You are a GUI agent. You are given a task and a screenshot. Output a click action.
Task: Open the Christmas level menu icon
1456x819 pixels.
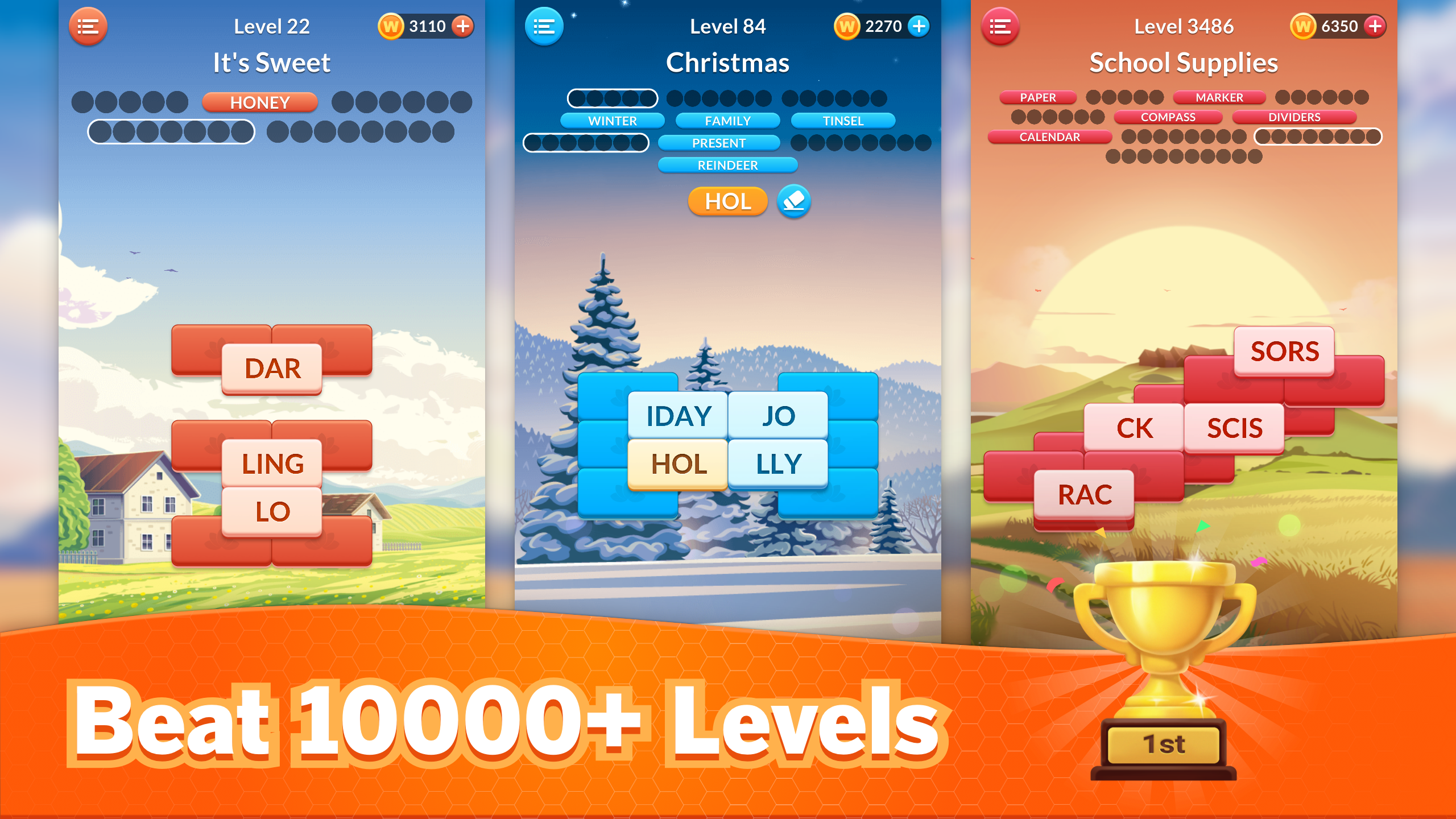coord(543,26)
